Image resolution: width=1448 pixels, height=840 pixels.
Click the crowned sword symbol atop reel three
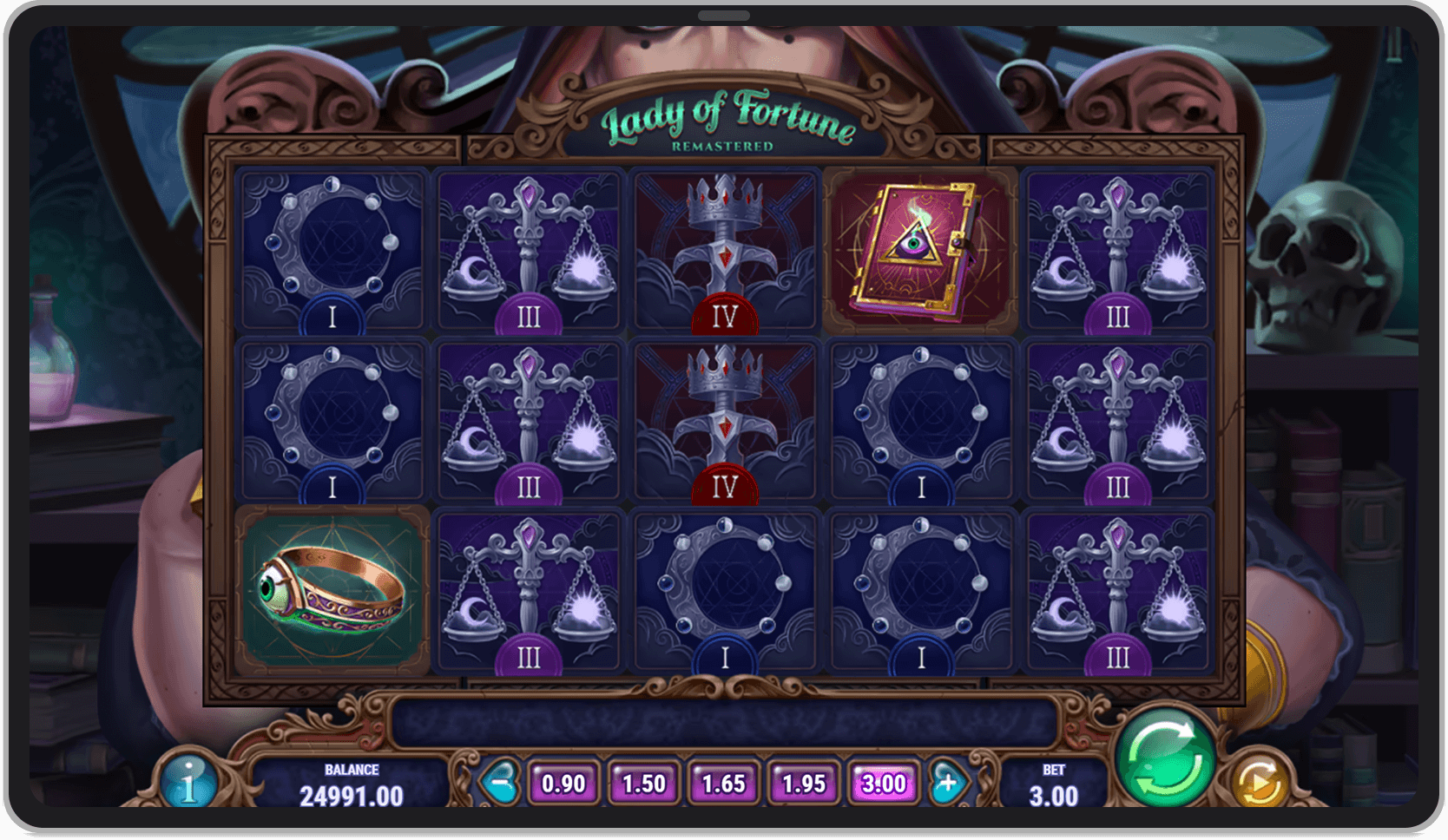click(x=726, y=250)
